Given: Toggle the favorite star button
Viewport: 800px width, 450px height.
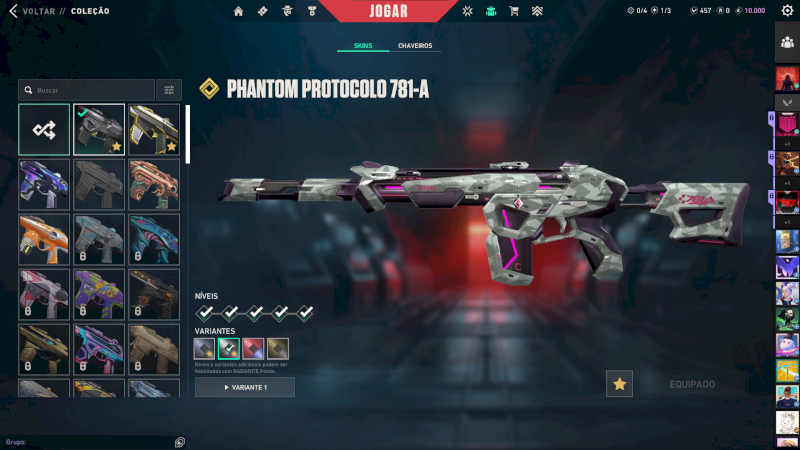Looking at the screenshot, I should [620, 383].
